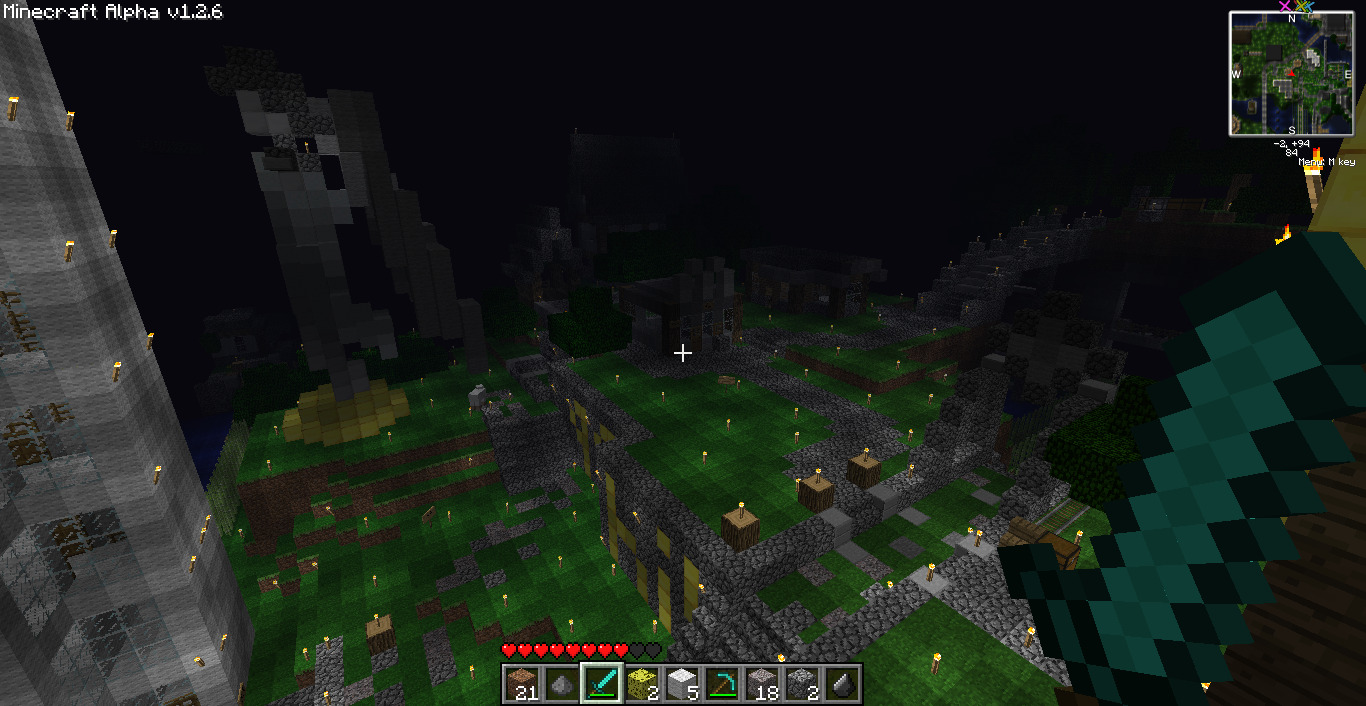1366x706 pixels.
Task: Equip the diamond pickaxe slot
Action: (722, 684)
